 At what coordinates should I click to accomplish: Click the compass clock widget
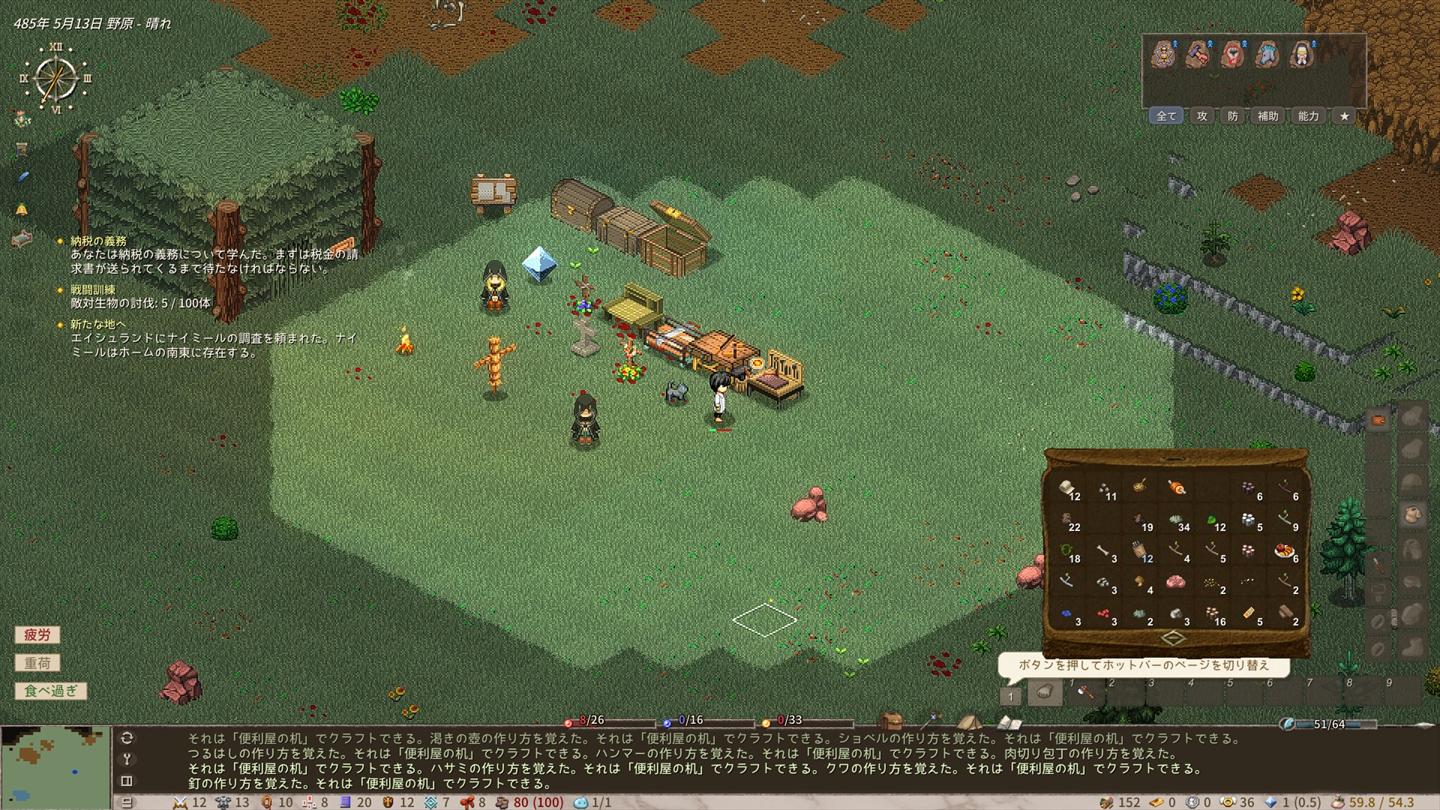click(55, 78)
